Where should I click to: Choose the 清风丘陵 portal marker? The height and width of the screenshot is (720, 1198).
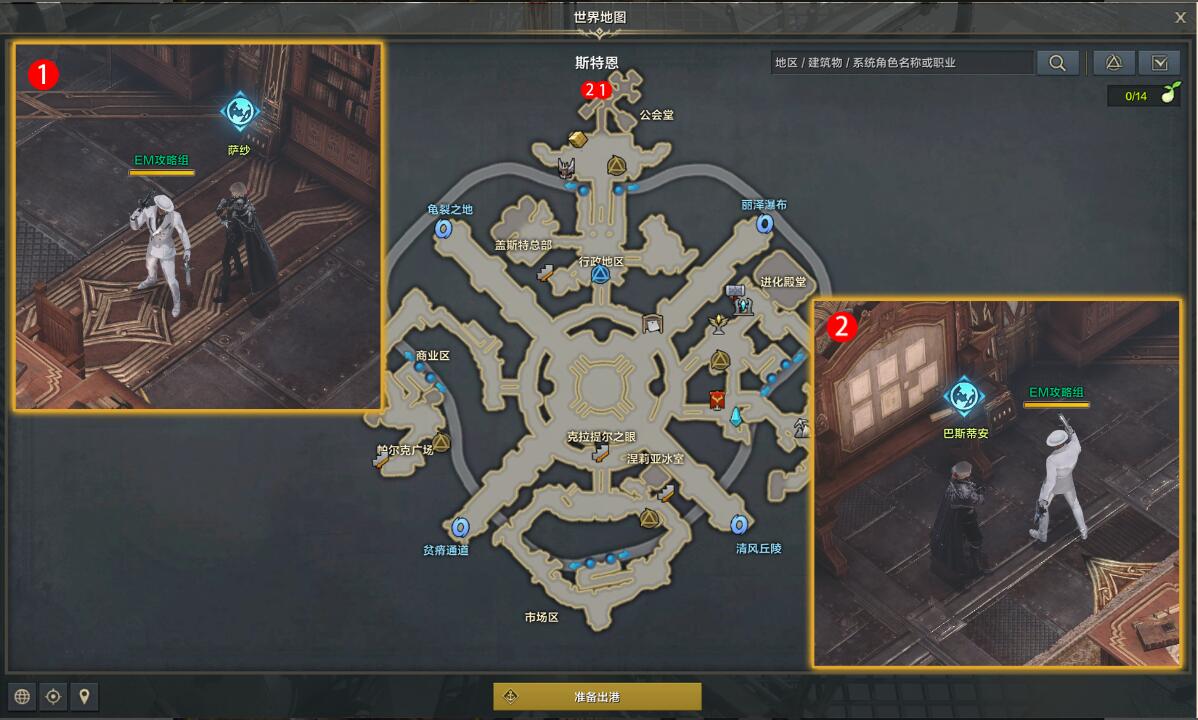[739, 524]
